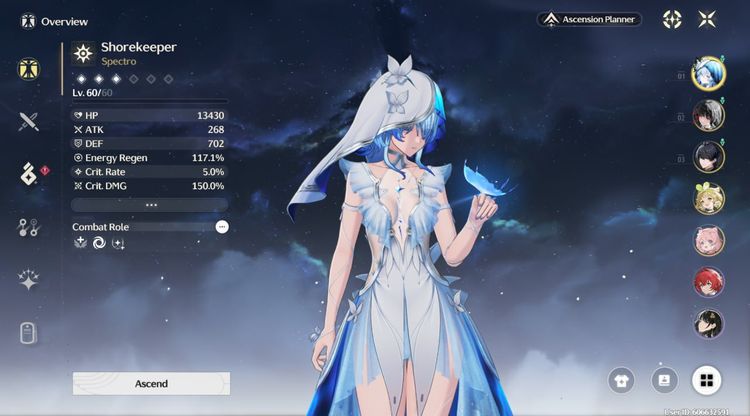
Task: Expand the full stats list via three dots
Action: 151,204
